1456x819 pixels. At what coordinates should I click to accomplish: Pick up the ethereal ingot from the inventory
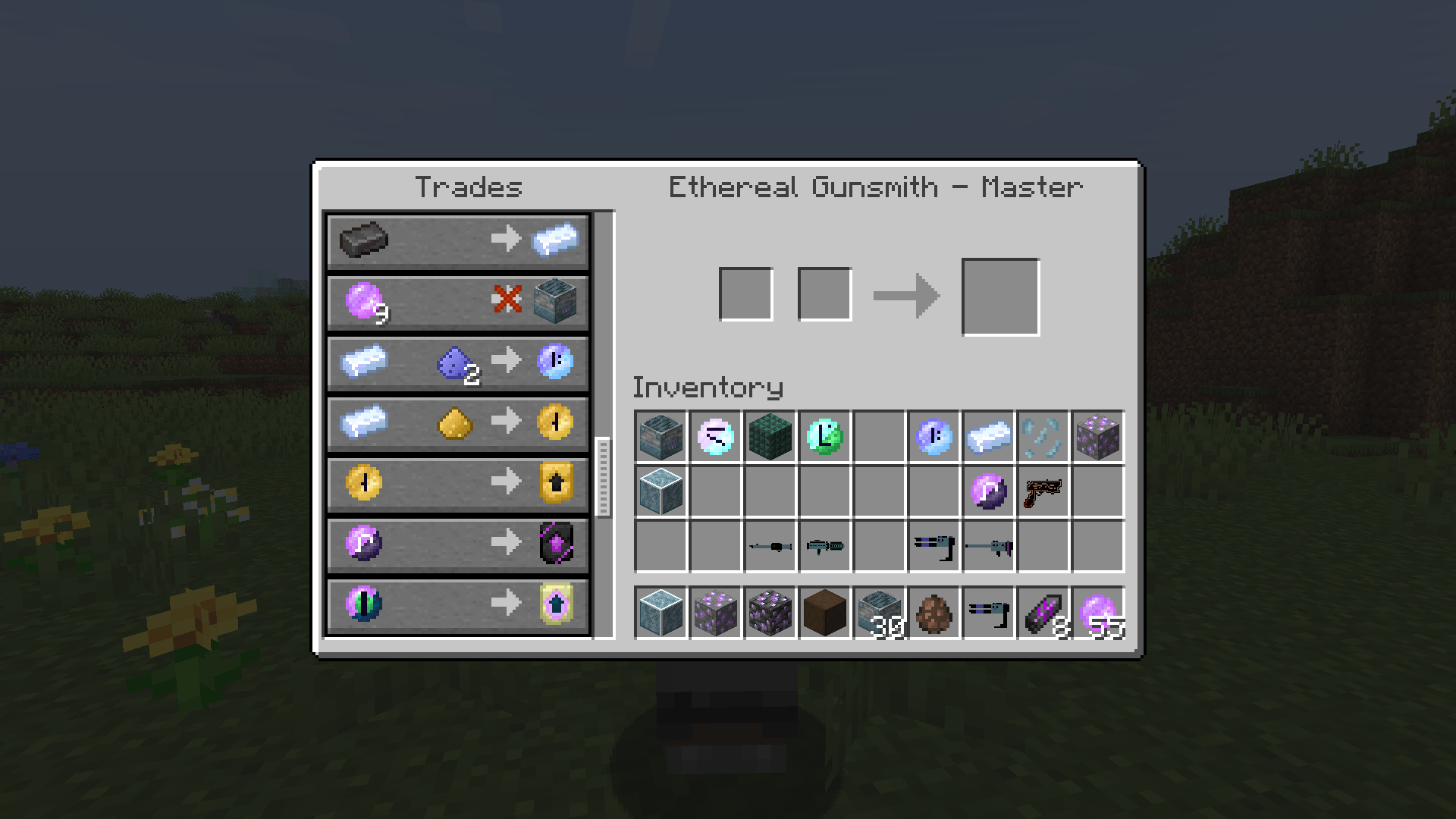(987, 436)
